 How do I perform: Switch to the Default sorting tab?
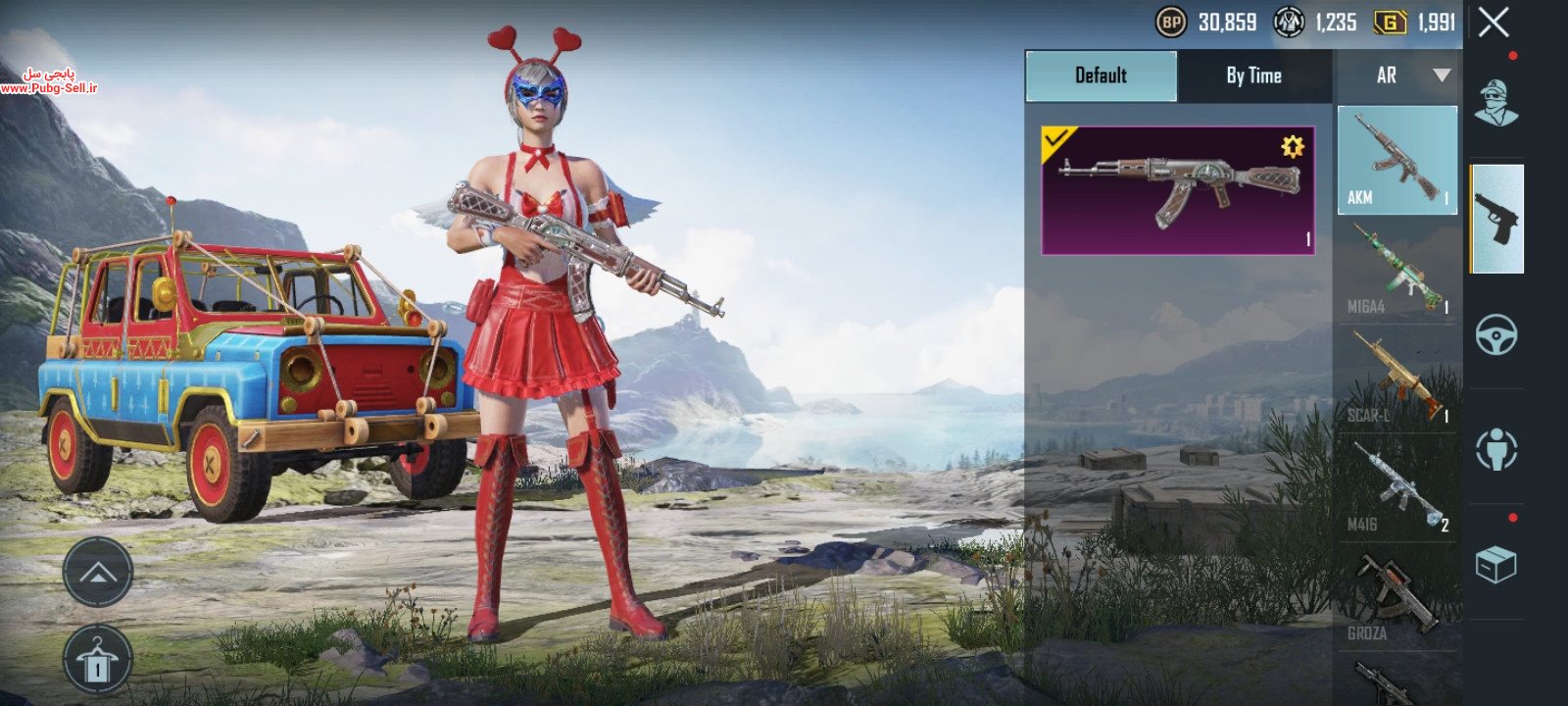coord(1101,76)
